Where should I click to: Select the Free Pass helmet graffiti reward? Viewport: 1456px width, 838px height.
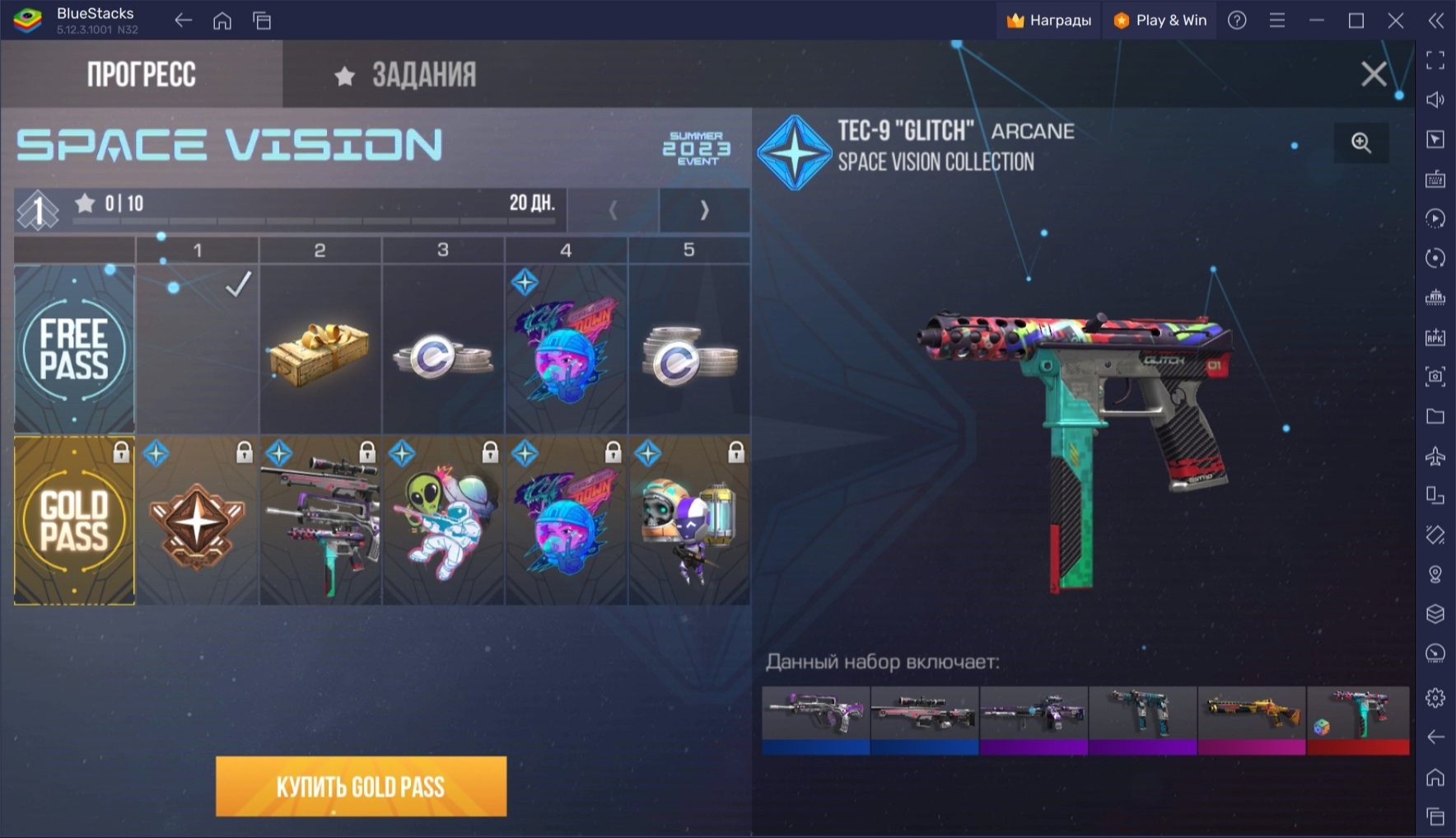pyautogui.click(x=567, y=350)
